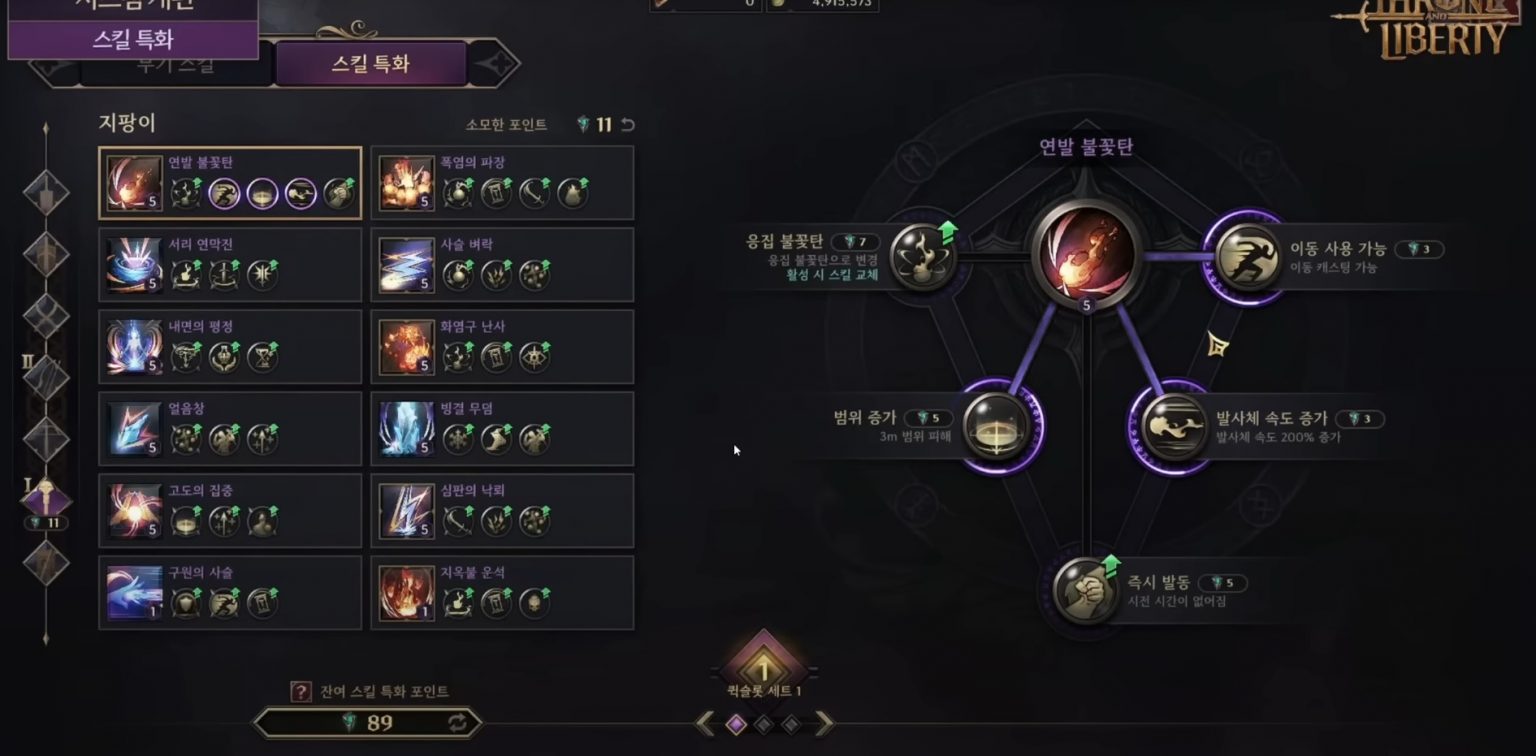The height and width of the screenshot is (756, 1536).
Task: Click the 응집 불꽃탄 specialization node
Action: click(x=922, y=254)
